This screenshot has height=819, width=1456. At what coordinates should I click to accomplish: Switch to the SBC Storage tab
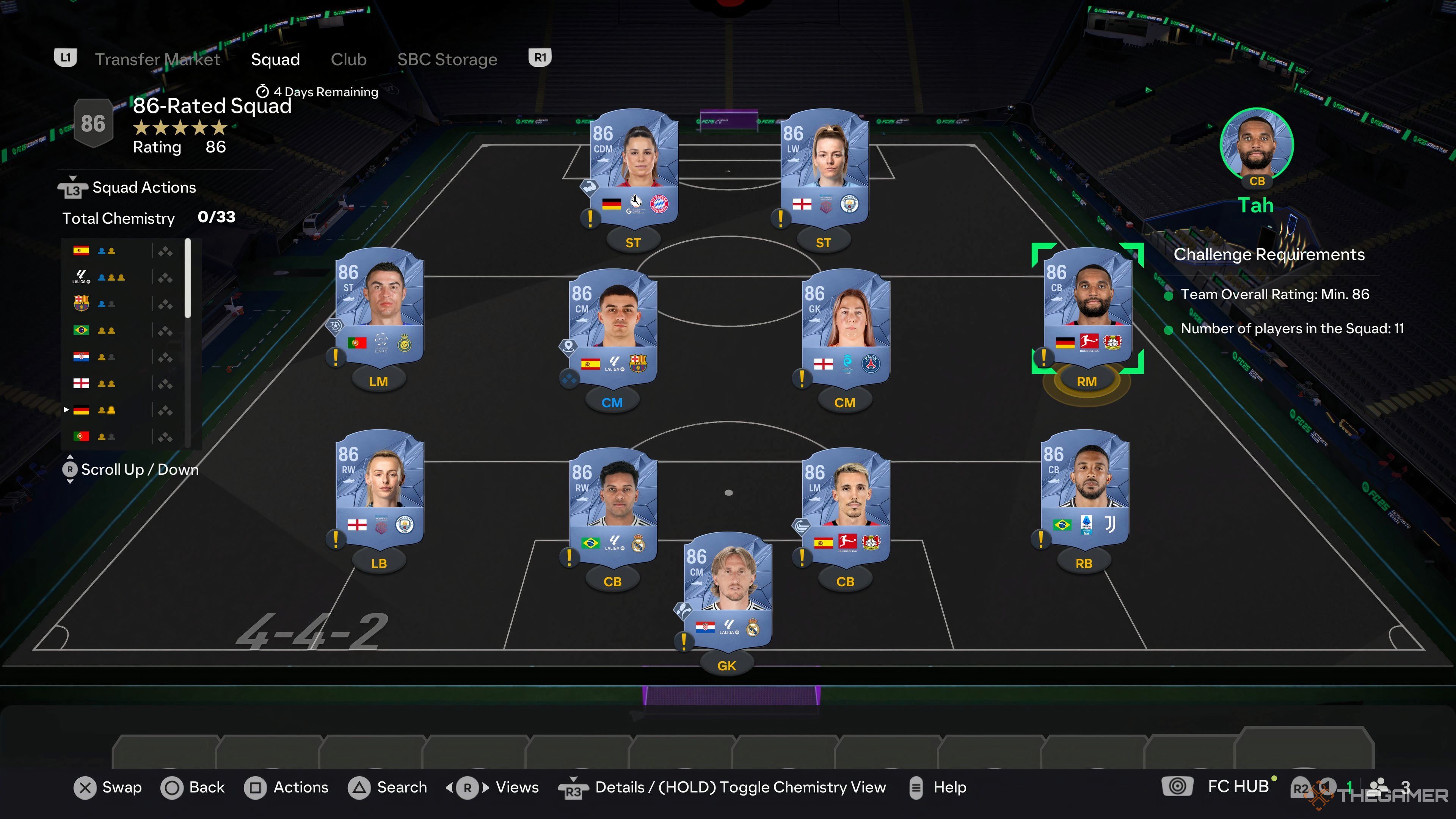447,60
